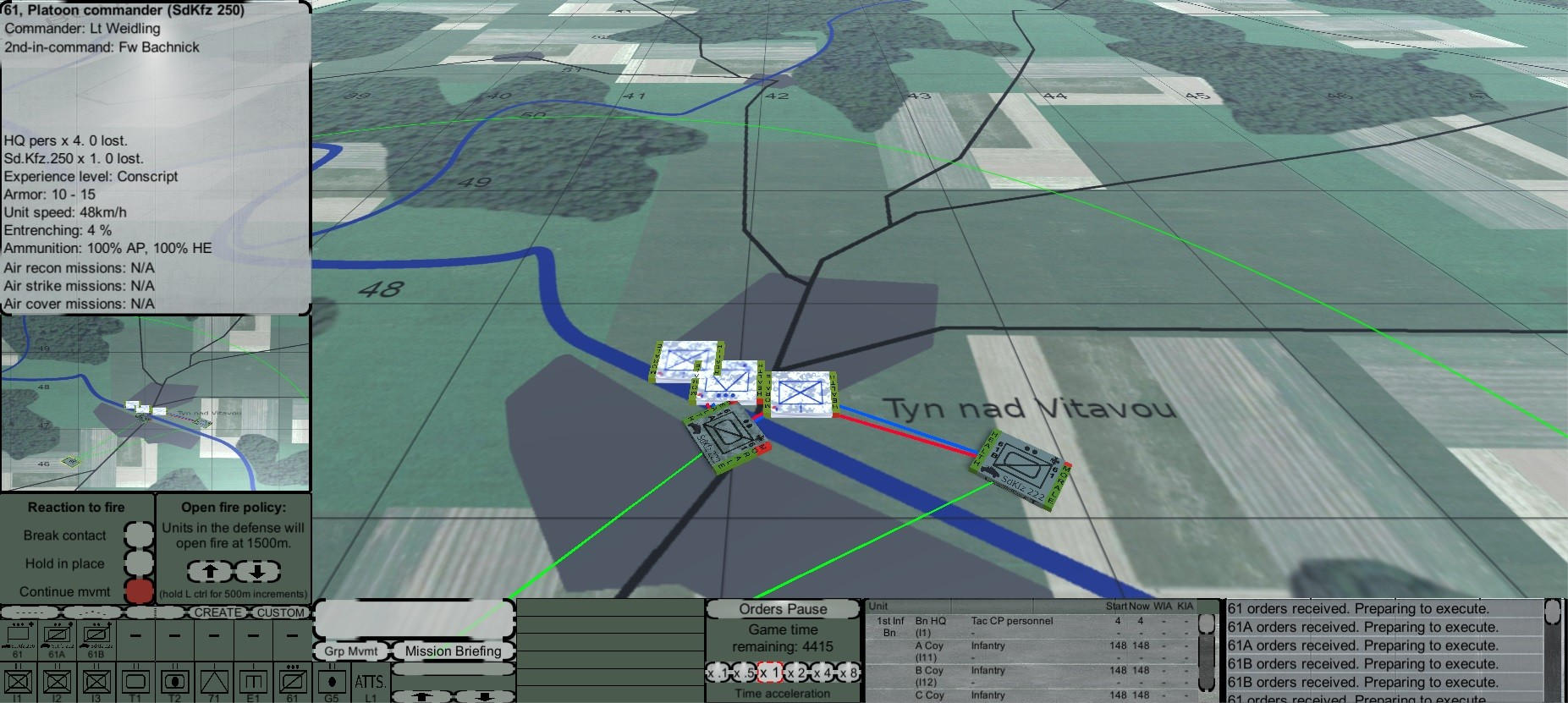The width and height of the screenshot is (1568, 703).
Task: Open the Mission Briefing
Action: click(x=452, y=651)
